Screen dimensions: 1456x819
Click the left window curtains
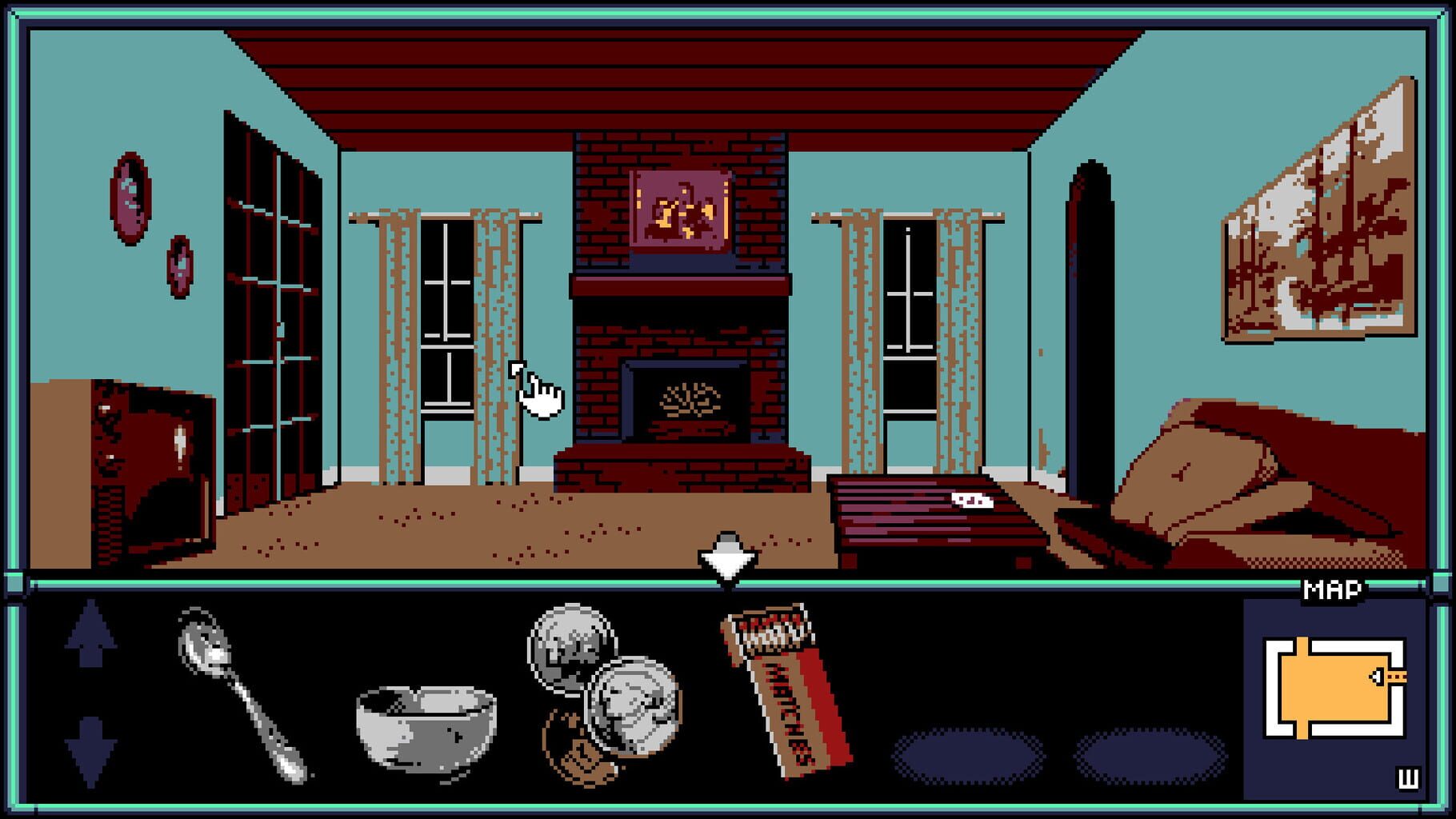pos(396,344)
